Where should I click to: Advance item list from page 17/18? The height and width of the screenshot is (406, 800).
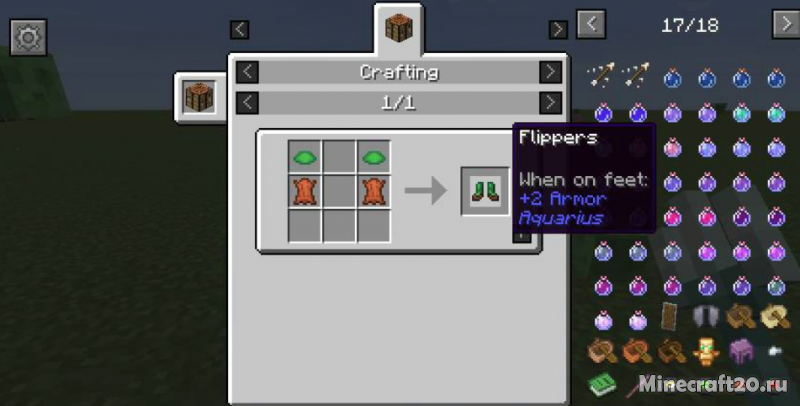tap(785, 24)
